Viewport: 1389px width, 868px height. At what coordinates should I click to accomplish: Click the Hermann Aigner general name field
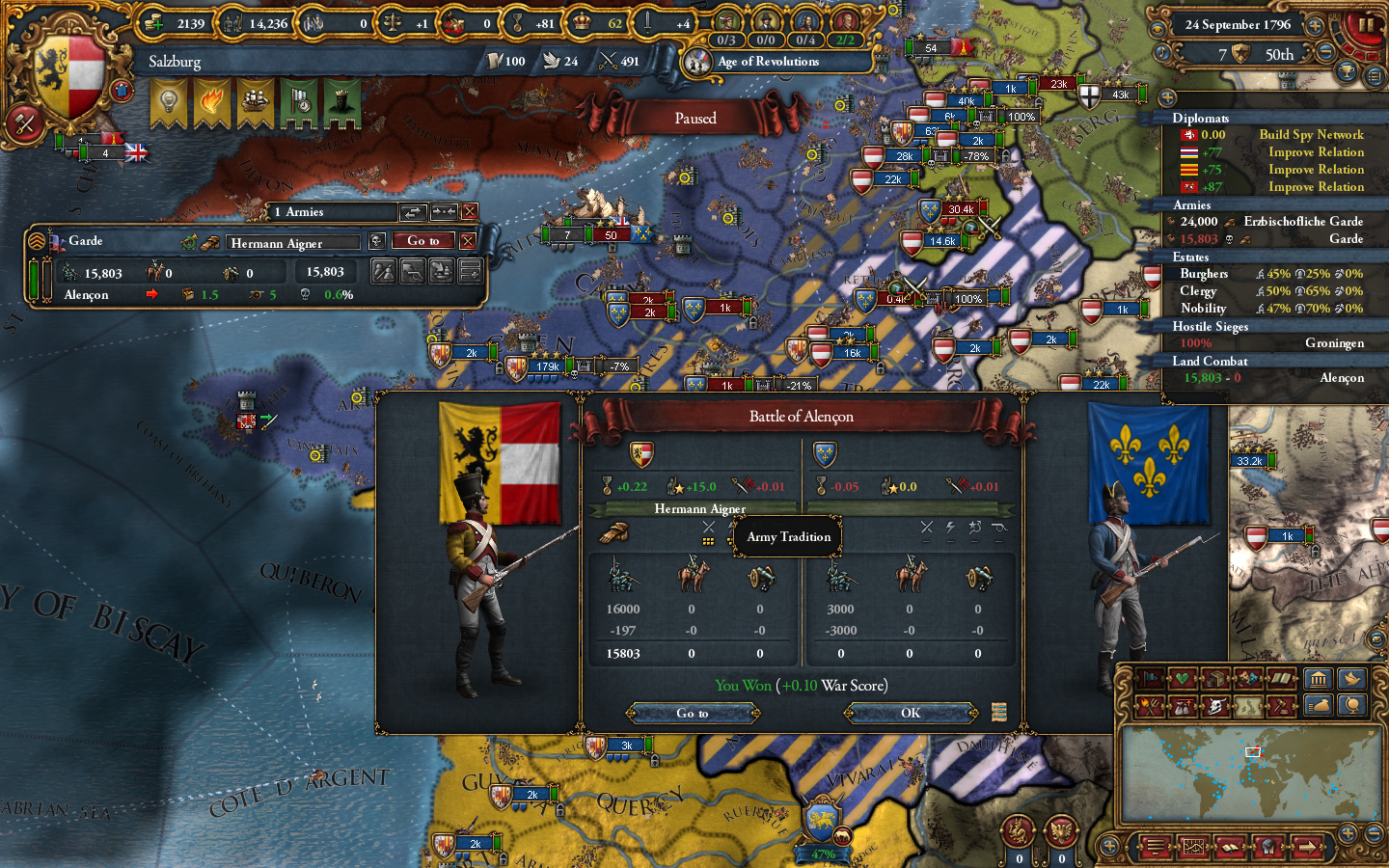[294, 242]
